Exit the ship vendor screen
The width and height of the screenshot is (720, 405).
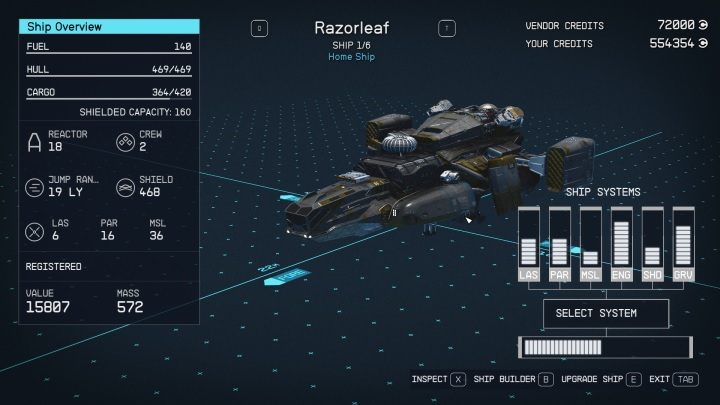tap(673, 380)
